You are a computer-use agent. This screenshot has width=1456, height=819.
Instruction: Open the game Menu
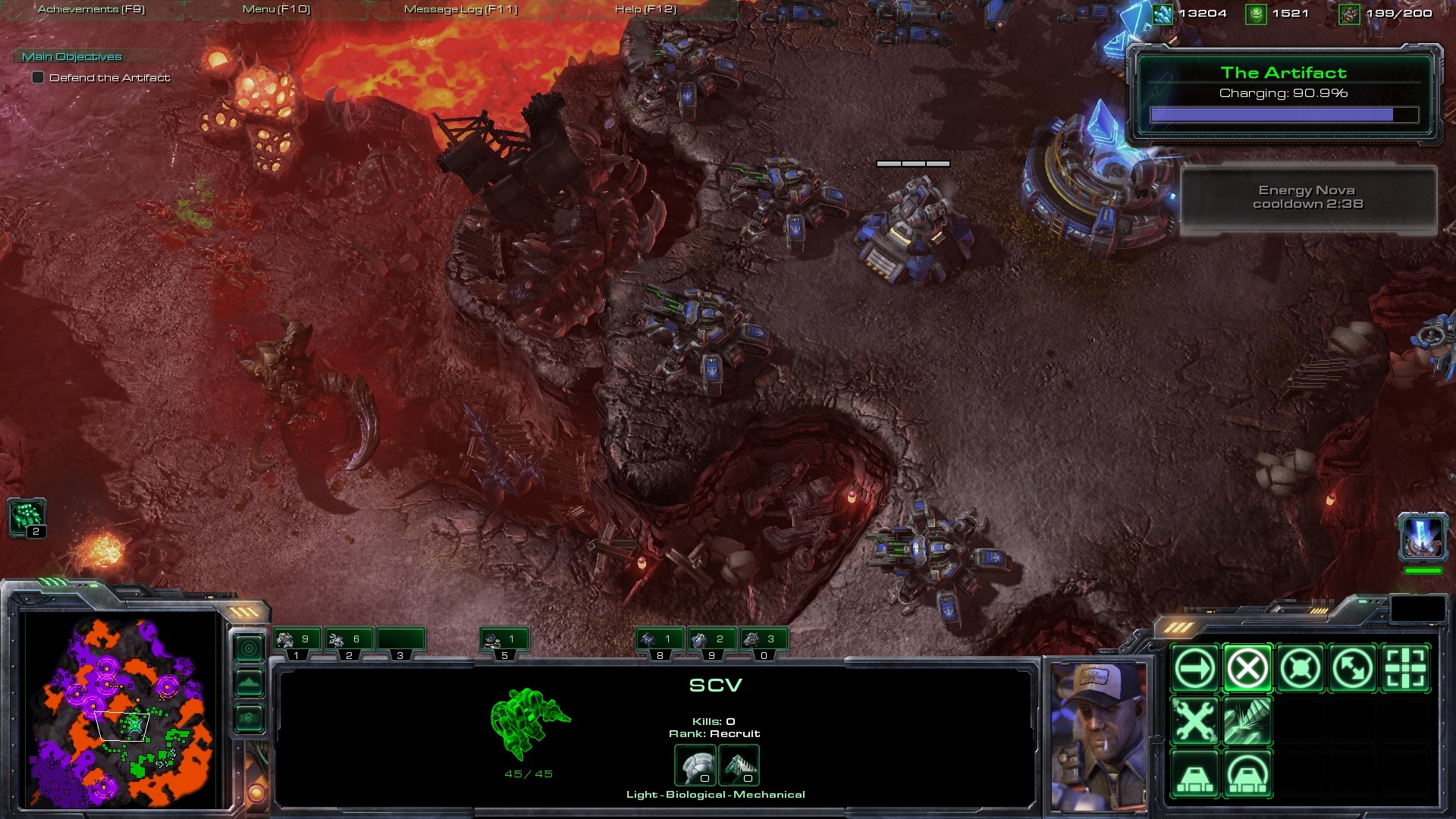pos(276,9)
